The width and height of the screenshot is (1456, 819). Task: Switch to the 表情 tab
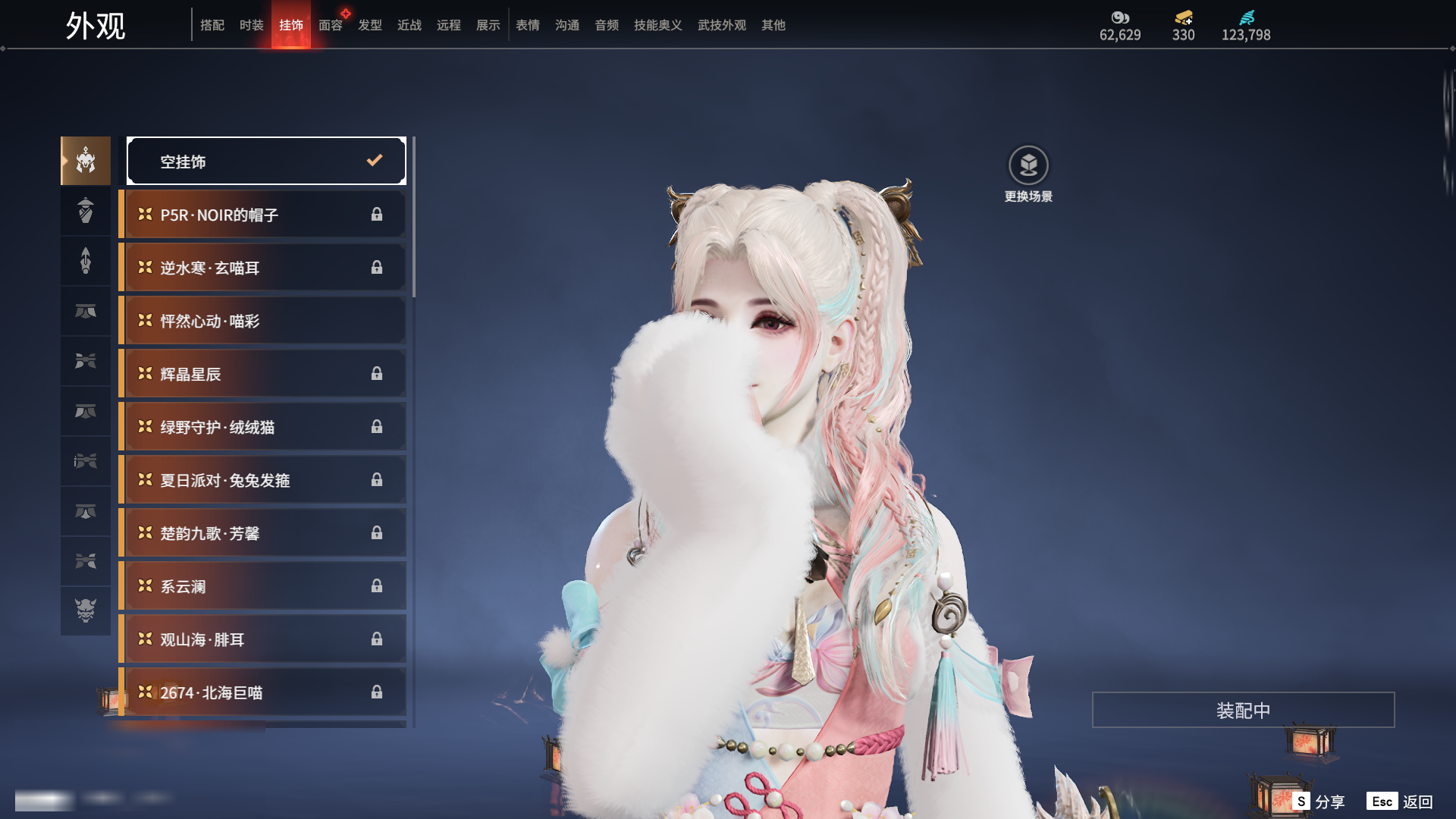pyautogui.click(x=527, y=25)
